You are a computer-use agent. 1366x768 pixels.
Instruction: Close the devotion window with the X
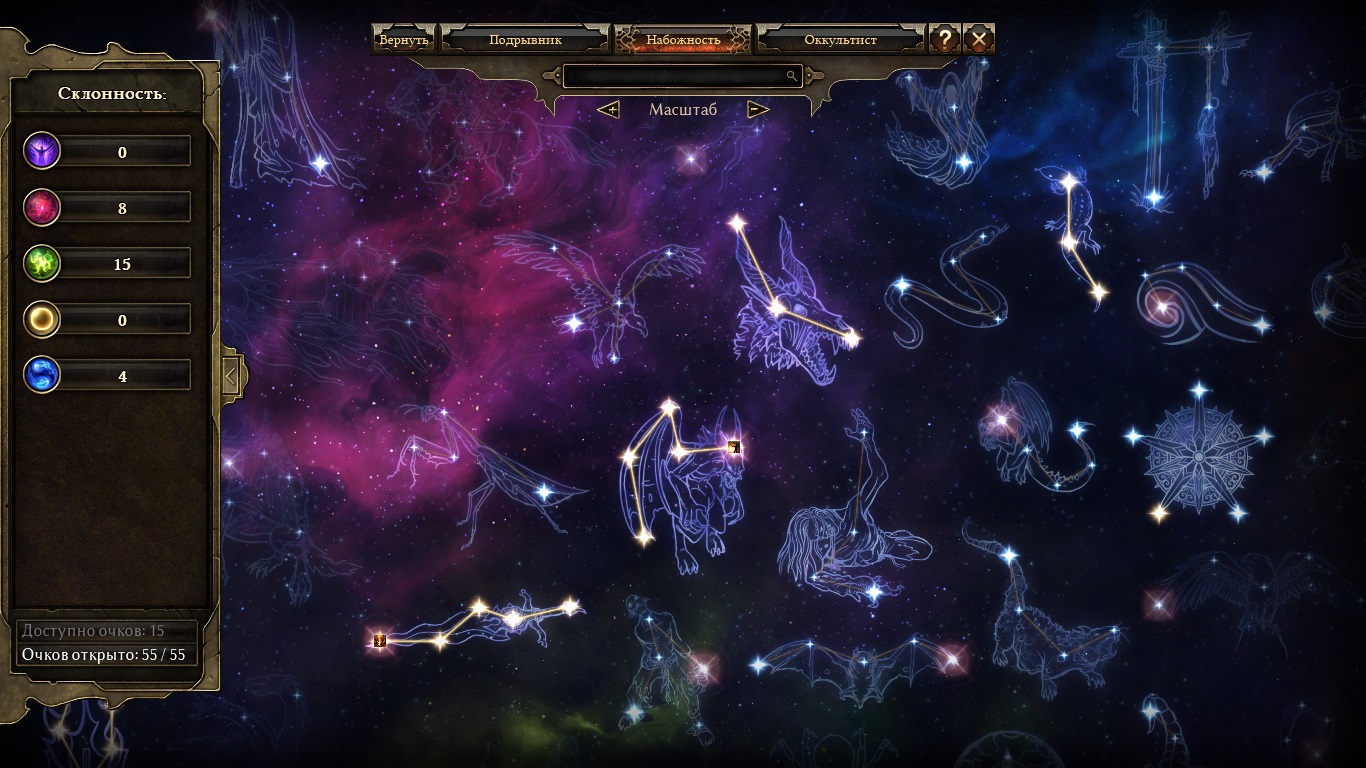click(x=979, y=40)
